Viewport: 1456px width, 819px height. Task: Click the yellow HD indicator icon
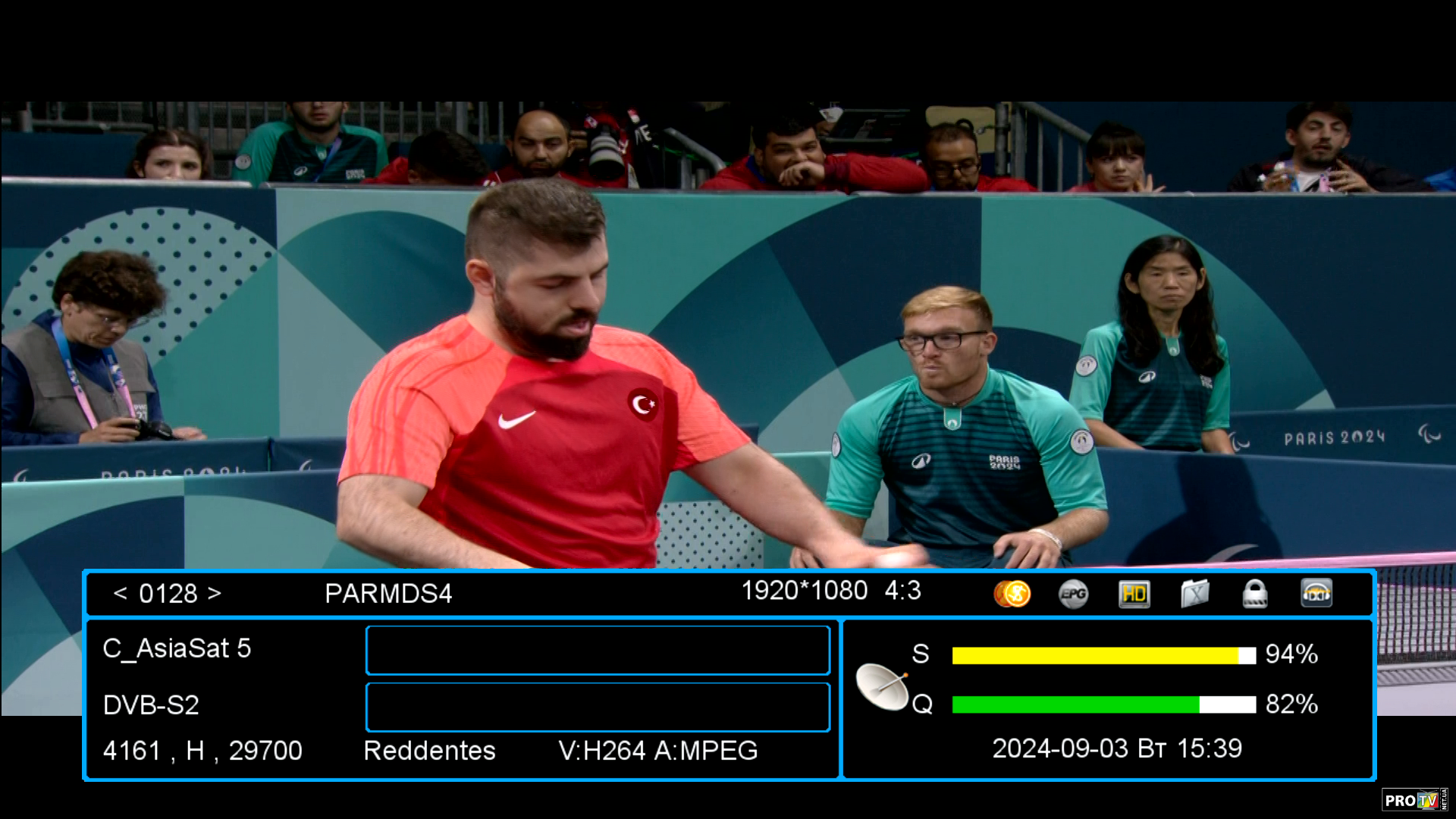coord(1134,594)
